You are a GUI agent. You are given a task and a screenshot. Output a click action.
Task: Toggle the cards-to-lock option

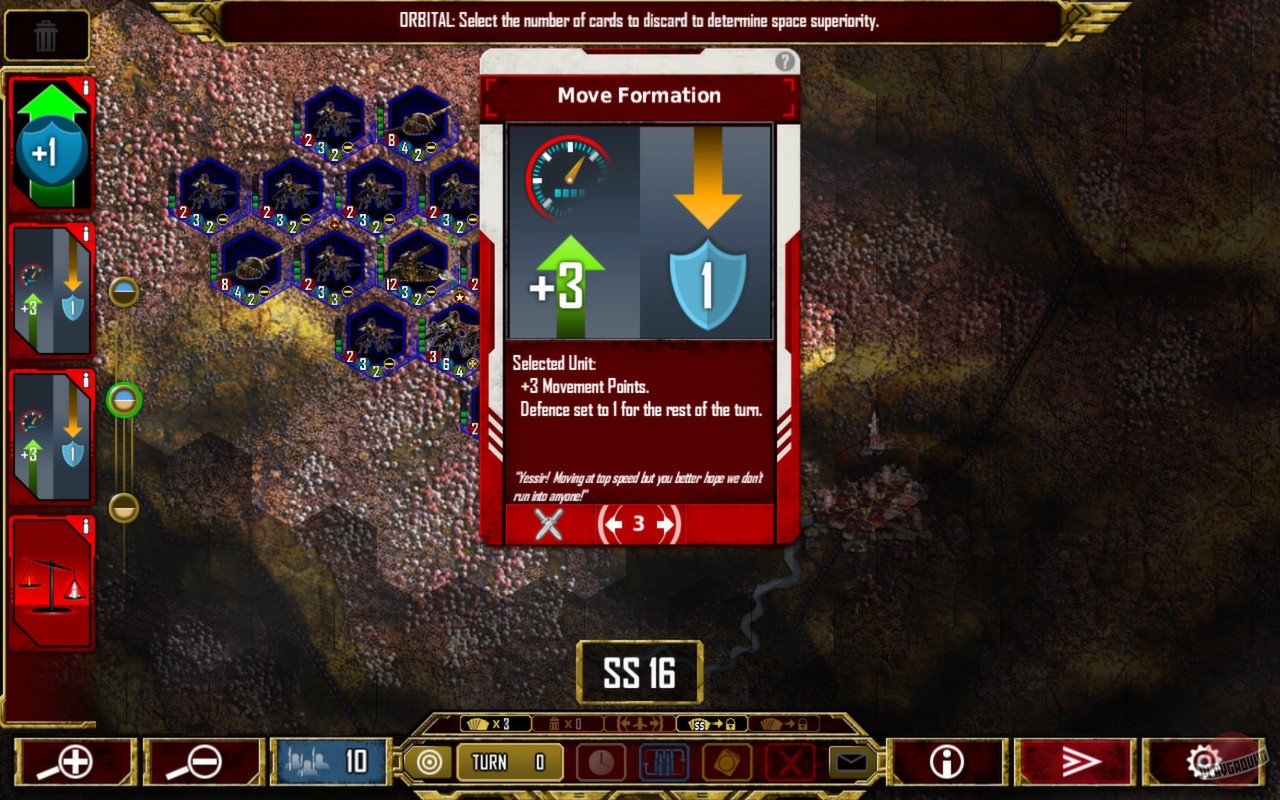785,722
